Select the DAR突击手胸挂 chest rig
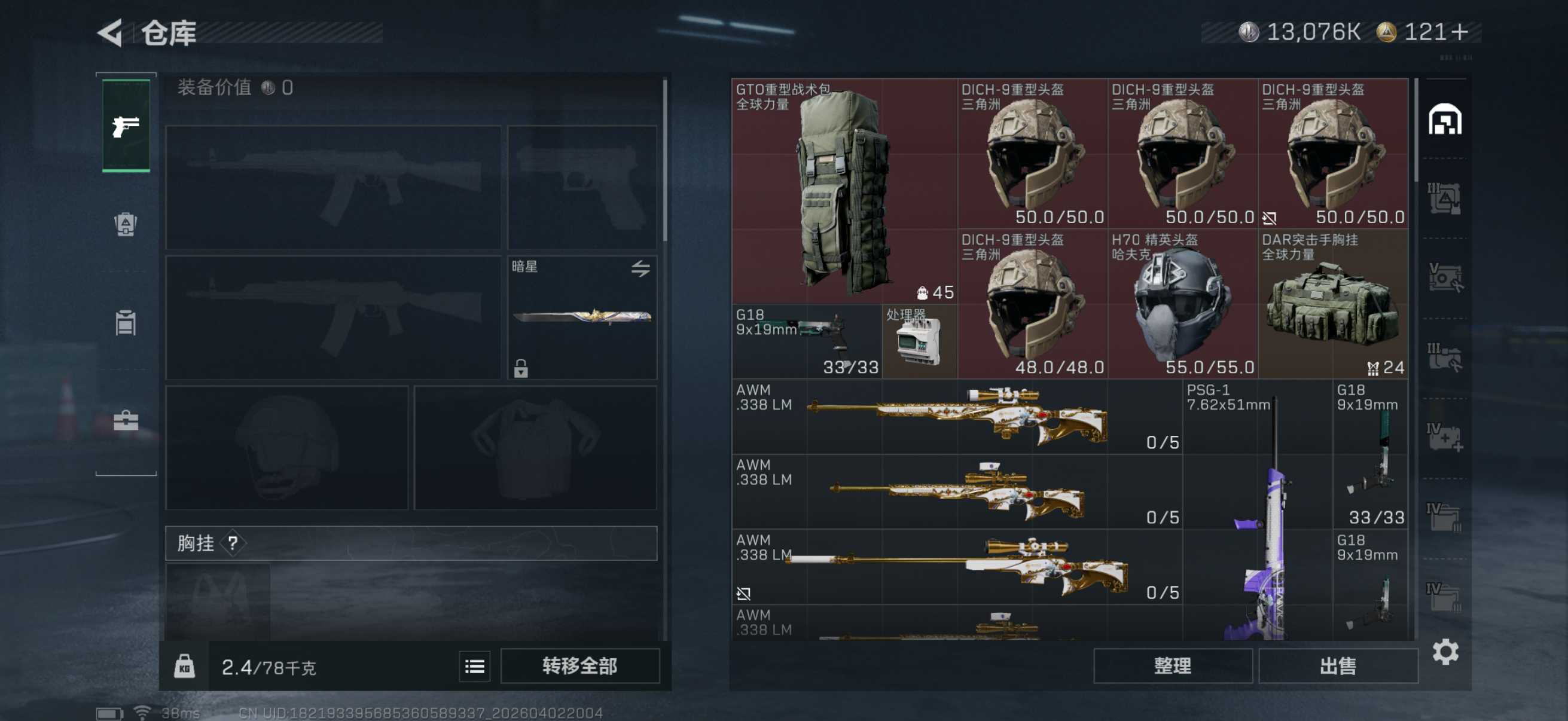1568x721 pixels. (x=1332, y=304)
